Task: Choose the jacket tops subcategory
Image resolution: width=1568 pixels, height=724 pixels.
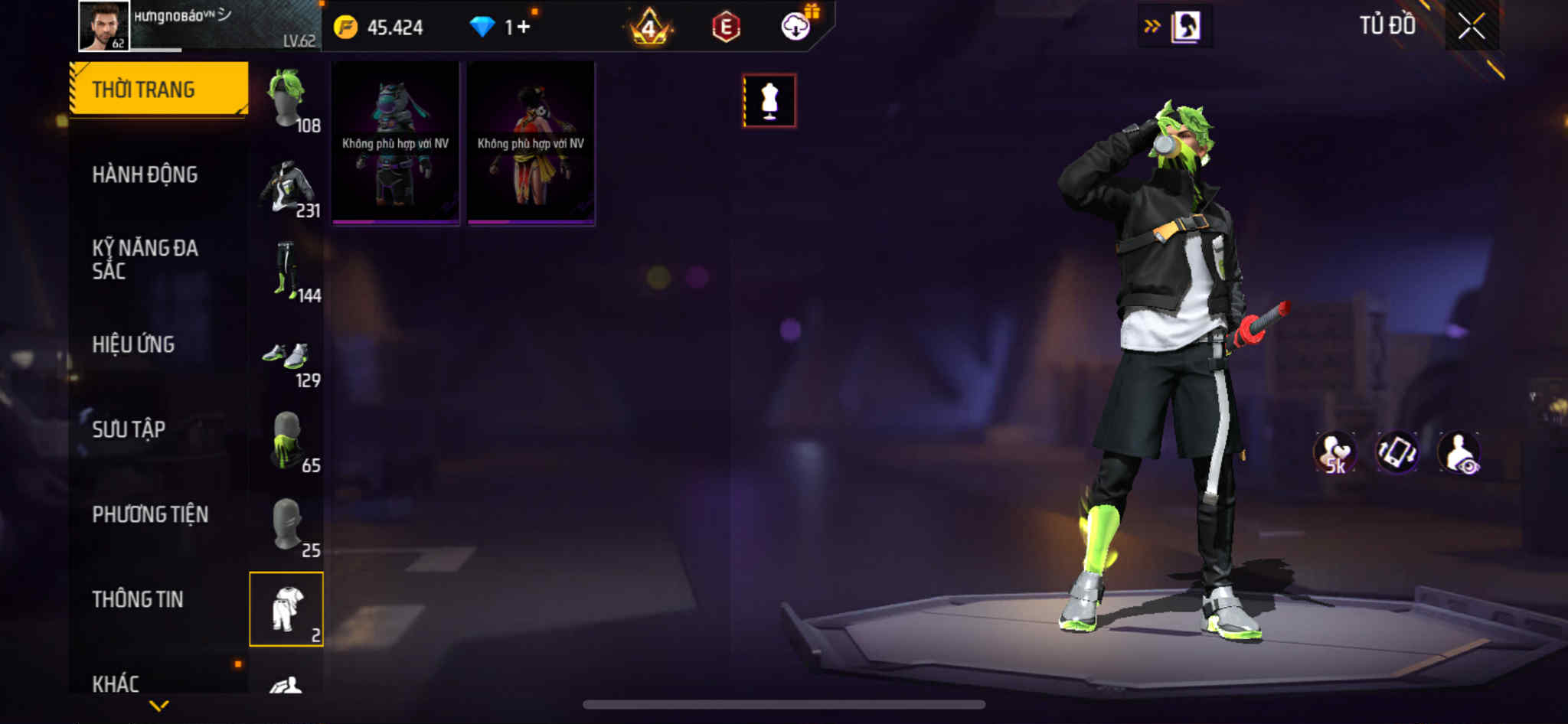Action: (x=287, y=186)
